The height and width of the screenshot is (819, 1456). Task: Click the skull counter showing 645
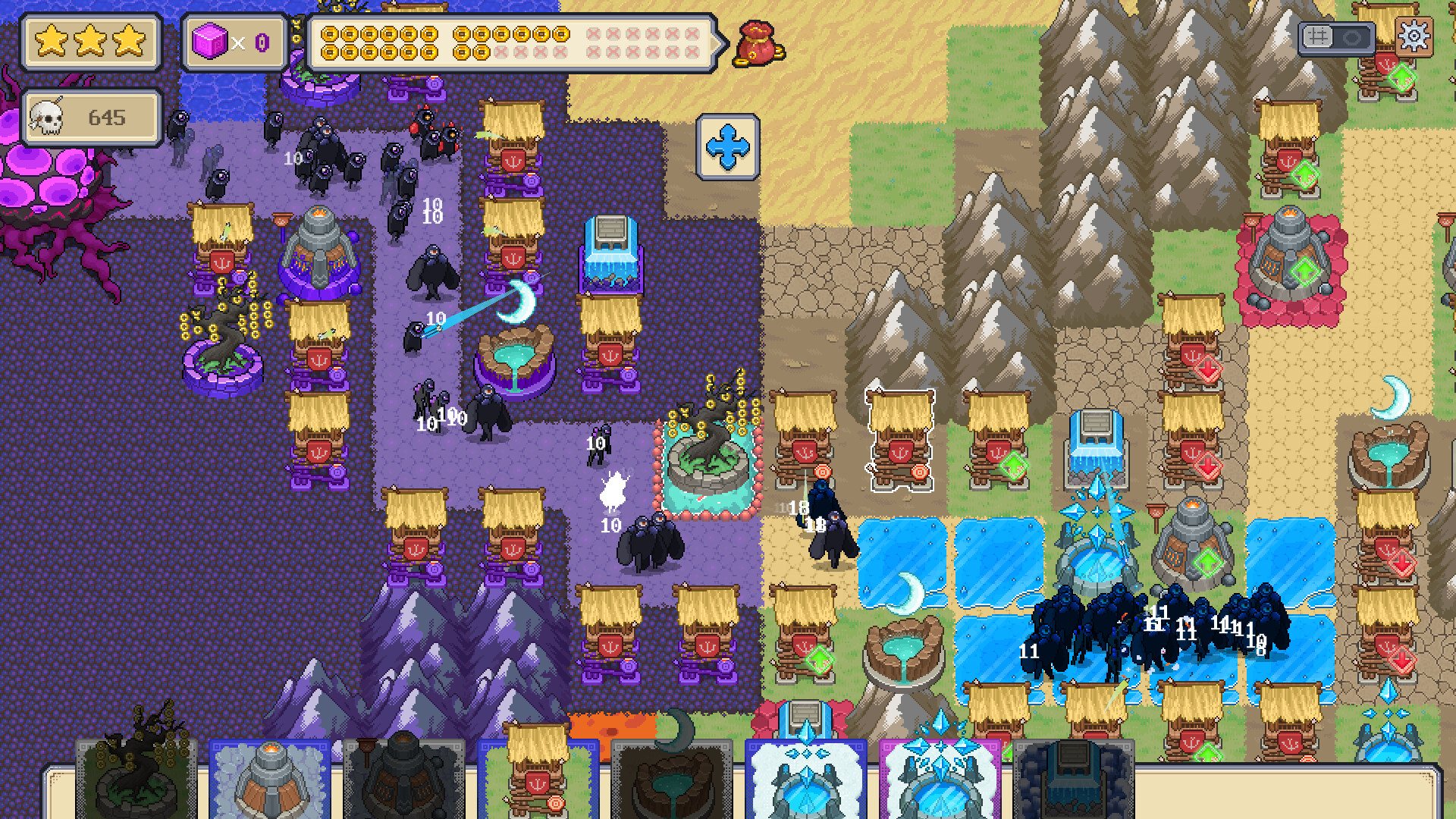[x=91, y=116]
